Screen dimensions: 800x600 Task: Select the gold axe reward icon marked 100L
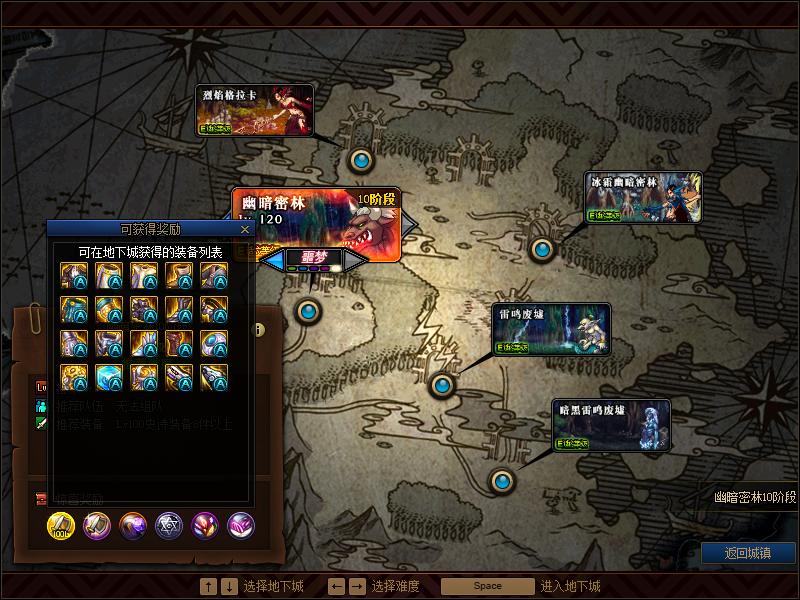(x=61, y=526)
